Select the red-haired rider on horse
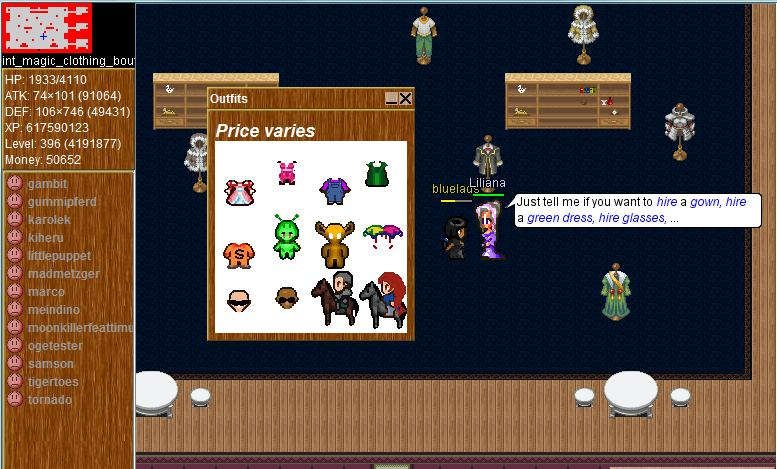 [x=384, y=298]
